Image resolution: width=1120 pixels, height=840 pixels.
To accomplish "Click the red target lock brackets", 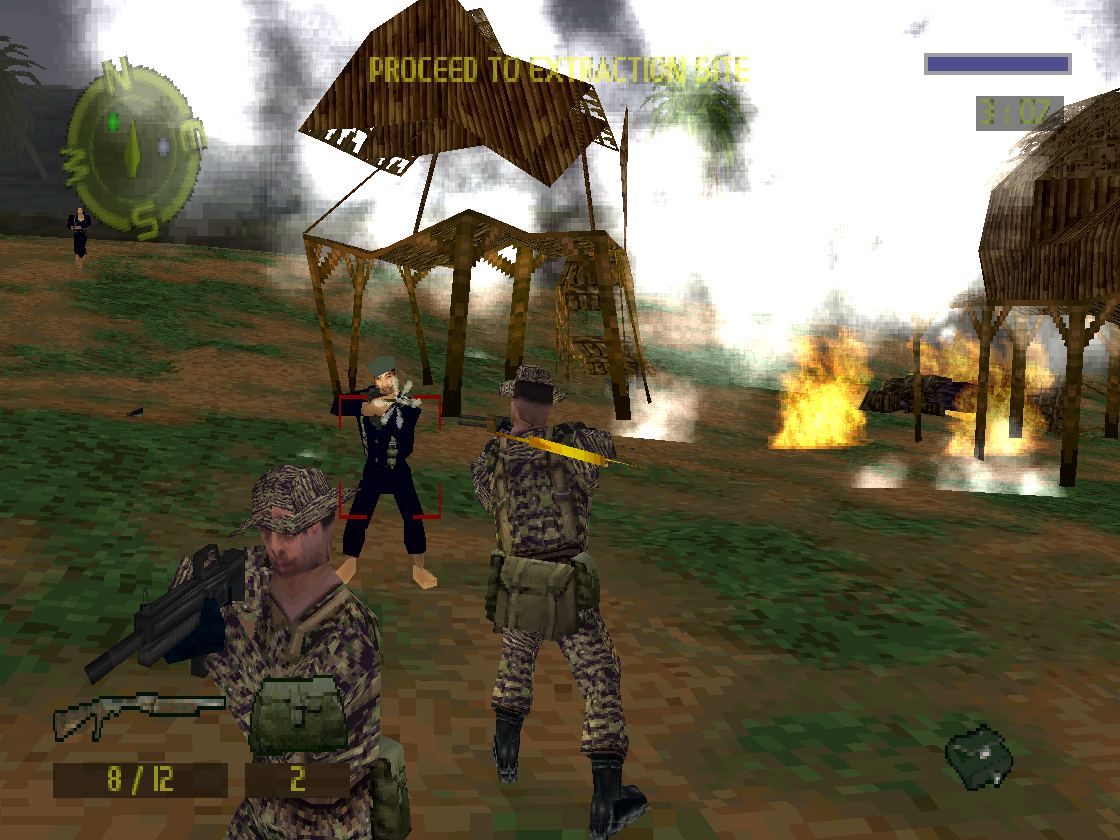I will pos(389,456).
